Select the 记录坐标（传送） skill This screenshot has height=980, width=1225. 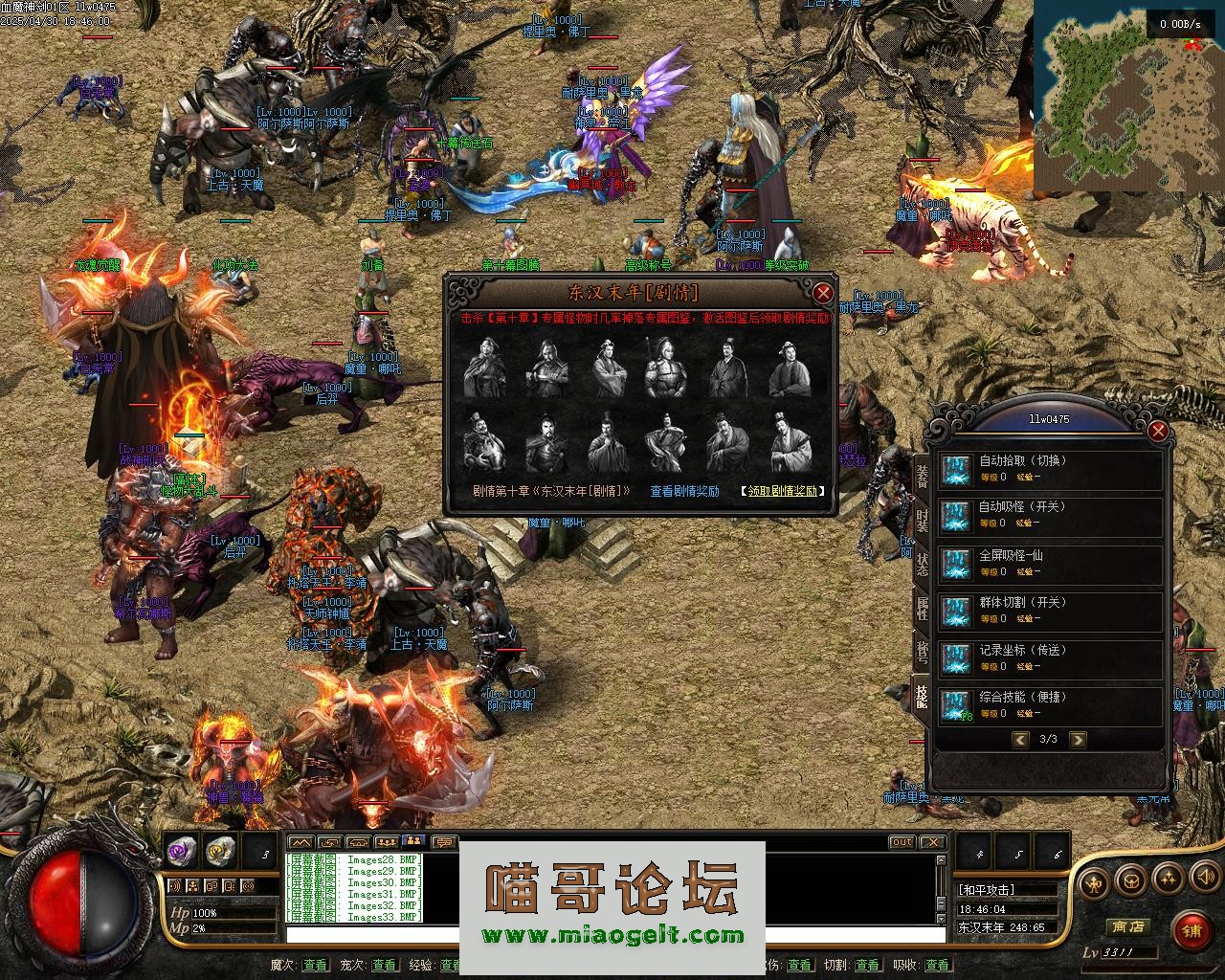tap(1049, 658)
